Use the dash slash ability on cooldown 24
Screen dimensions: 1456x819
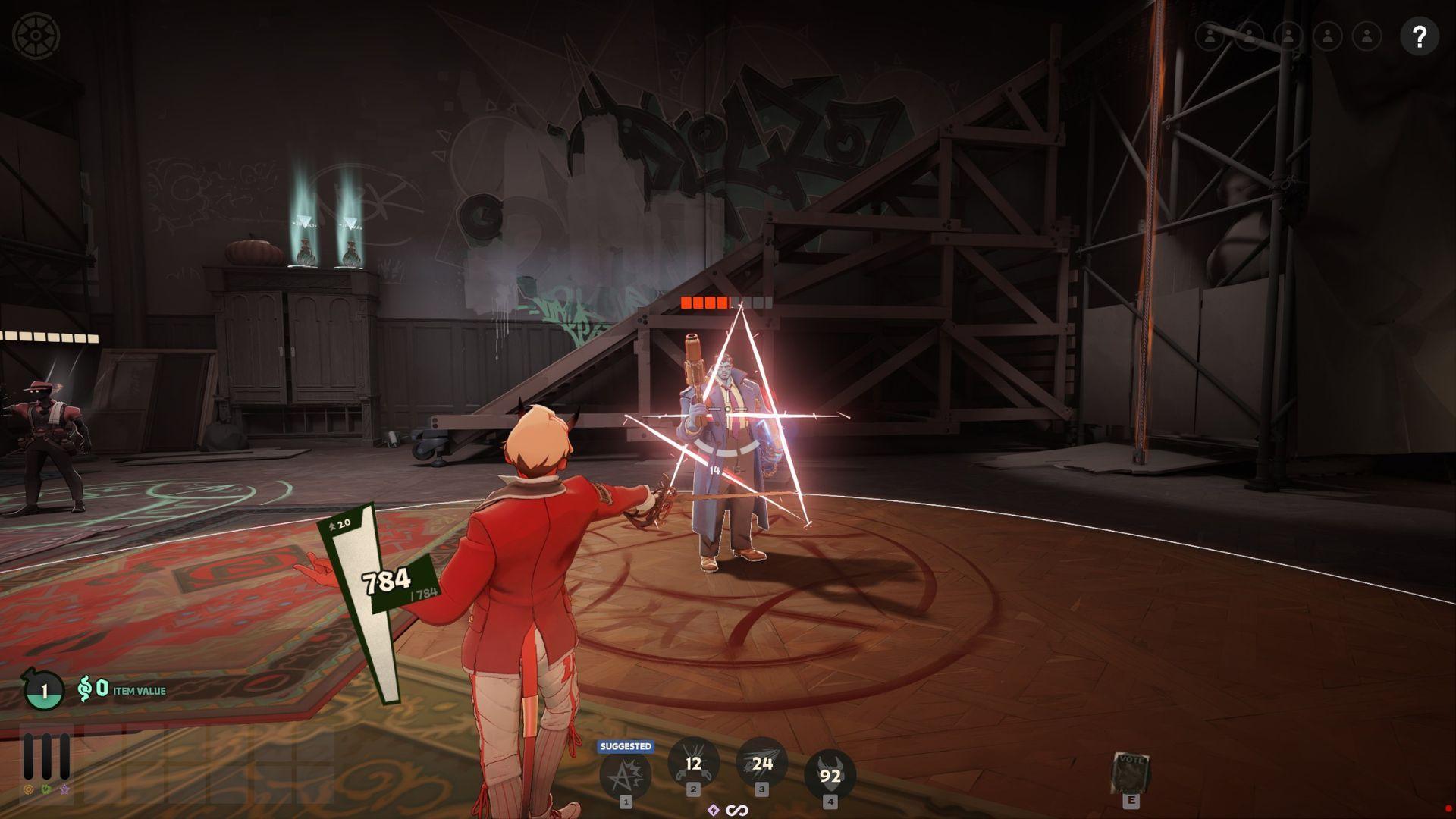pos(761,764)
